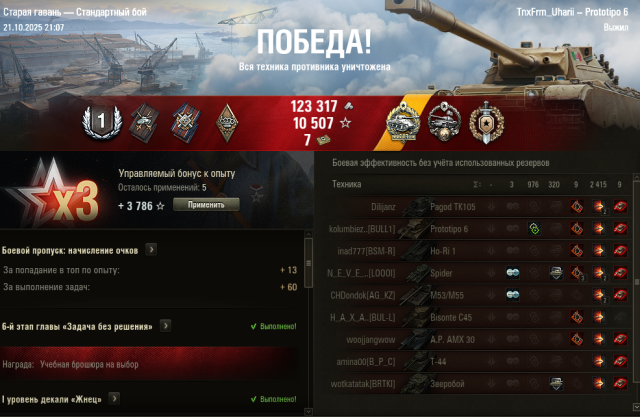Image resolution: width=640 pixels, height=417 pixels.
Task: Expand the «Жнец» decal task arrow
Action: (x=115, y=399)
